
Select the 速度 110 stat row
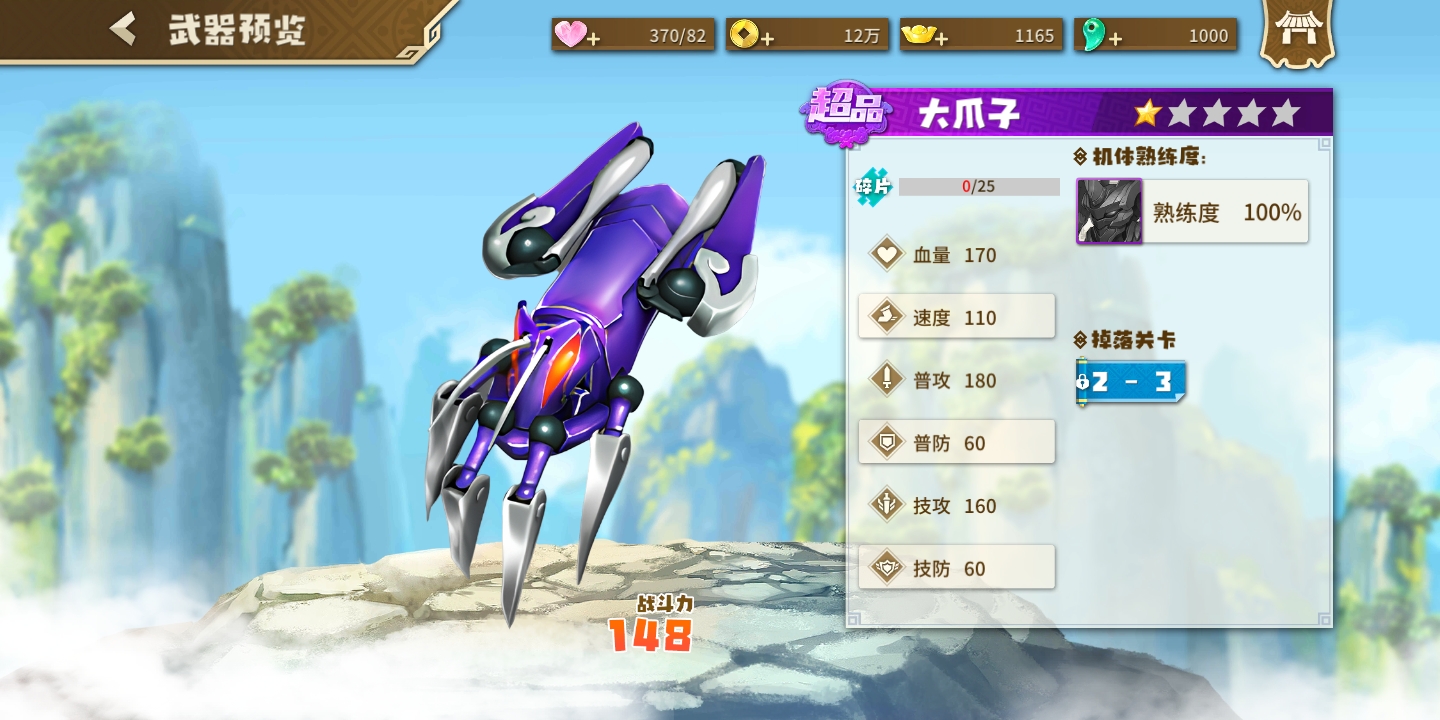956,317
